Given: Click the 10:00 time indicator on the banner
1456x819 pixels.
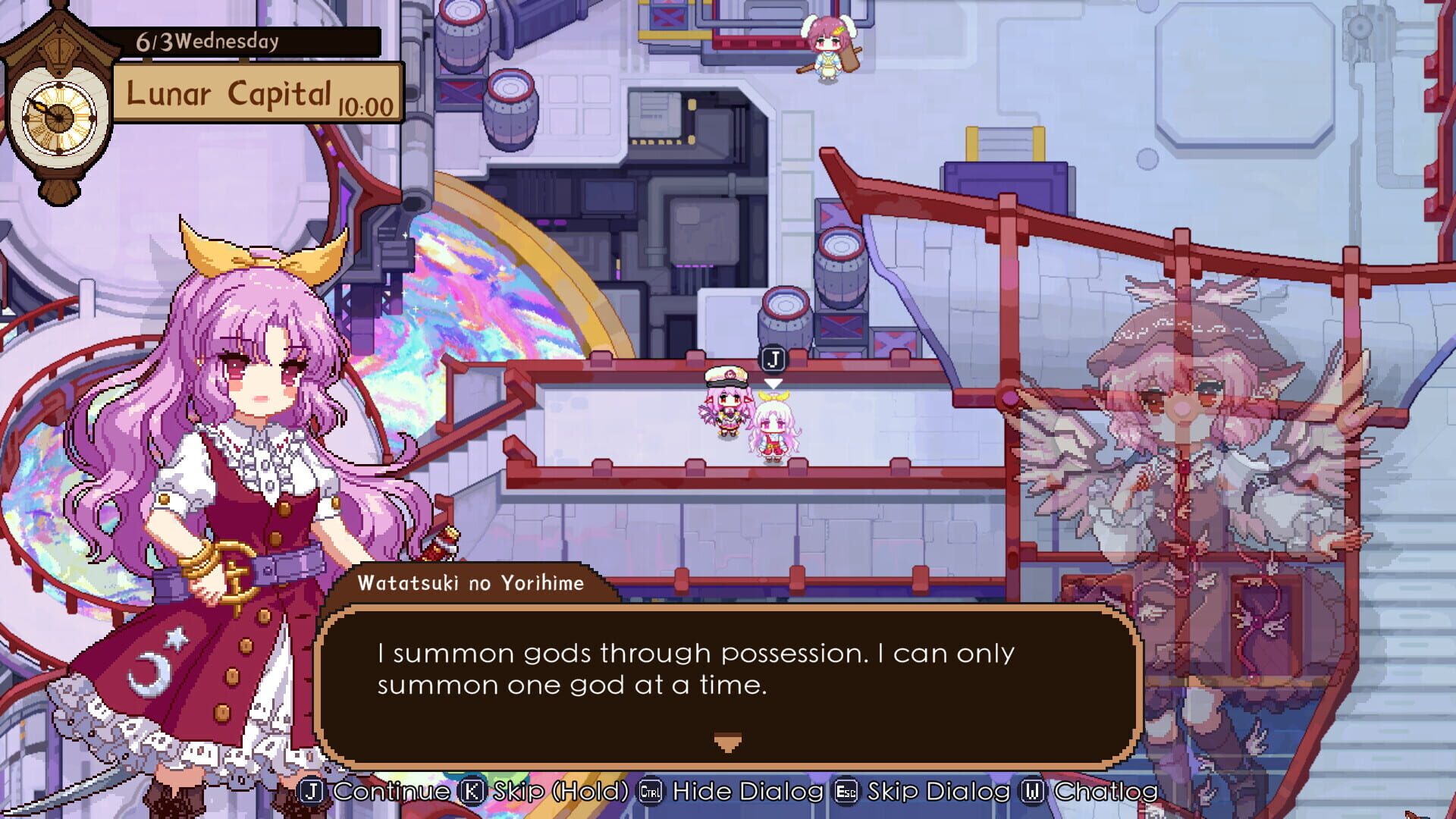Looking at the screenshot, I should point(366,106).
